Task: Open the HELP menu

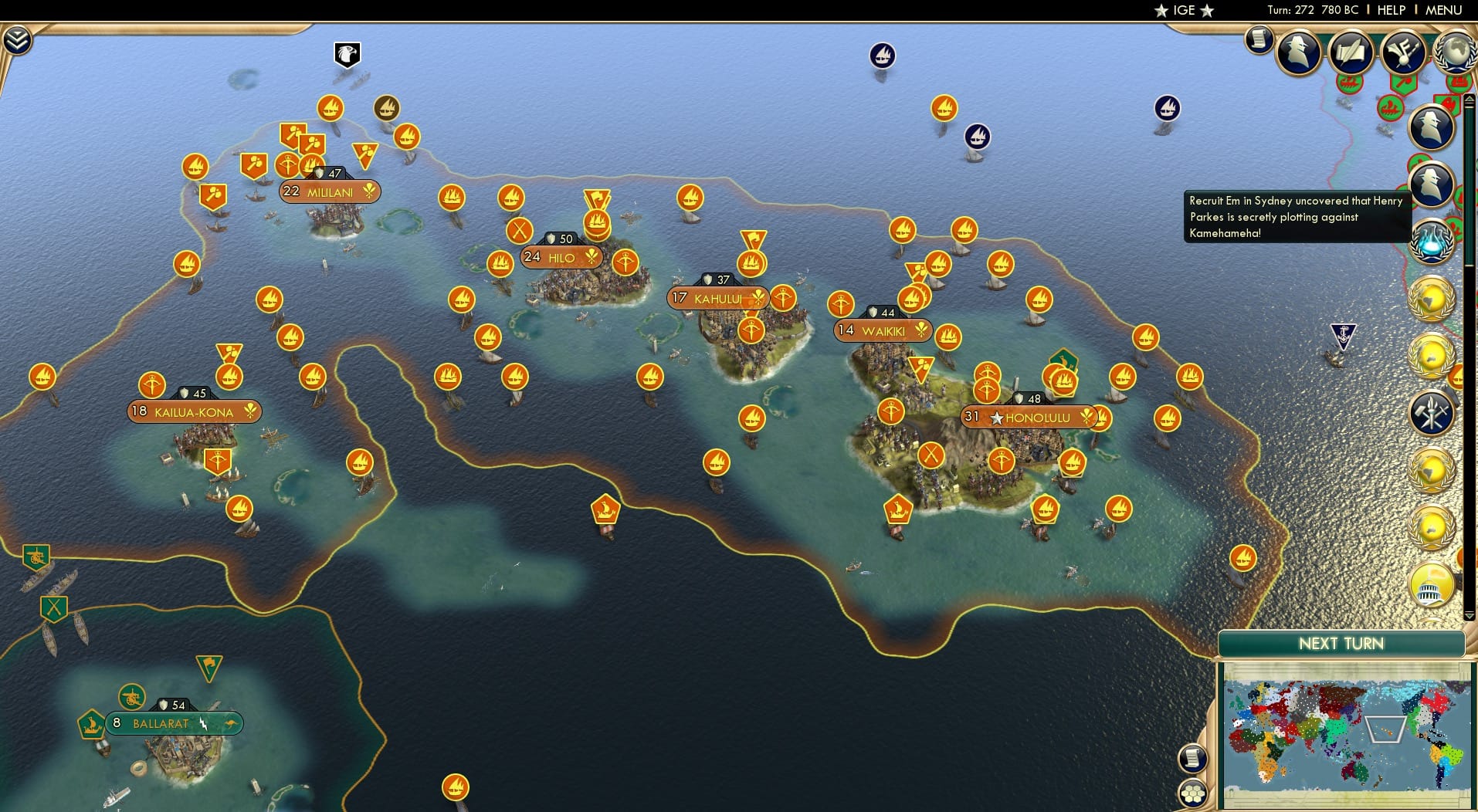Action: tap(1390, 10)
